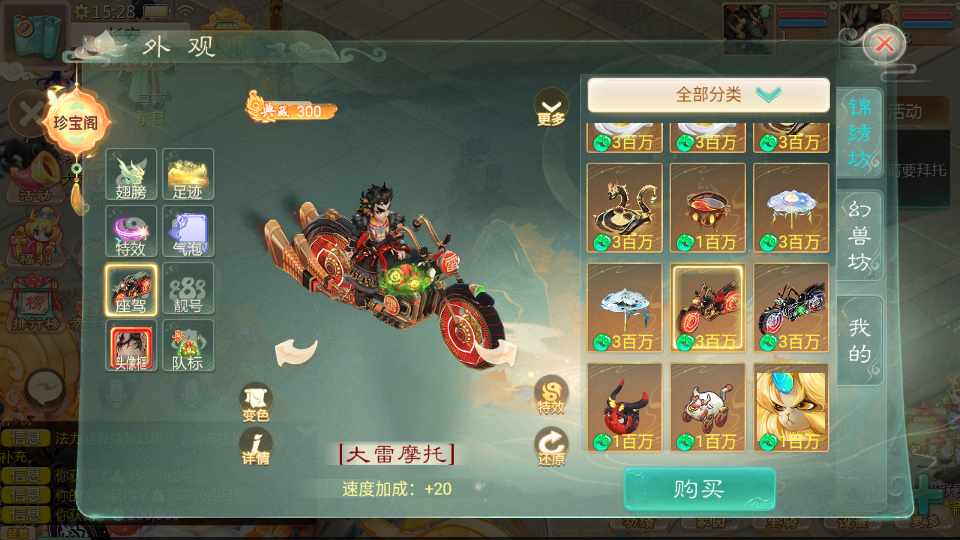Open the 靓号 category
The height and width of the screenshot is (540, 960).
(188, 288)
